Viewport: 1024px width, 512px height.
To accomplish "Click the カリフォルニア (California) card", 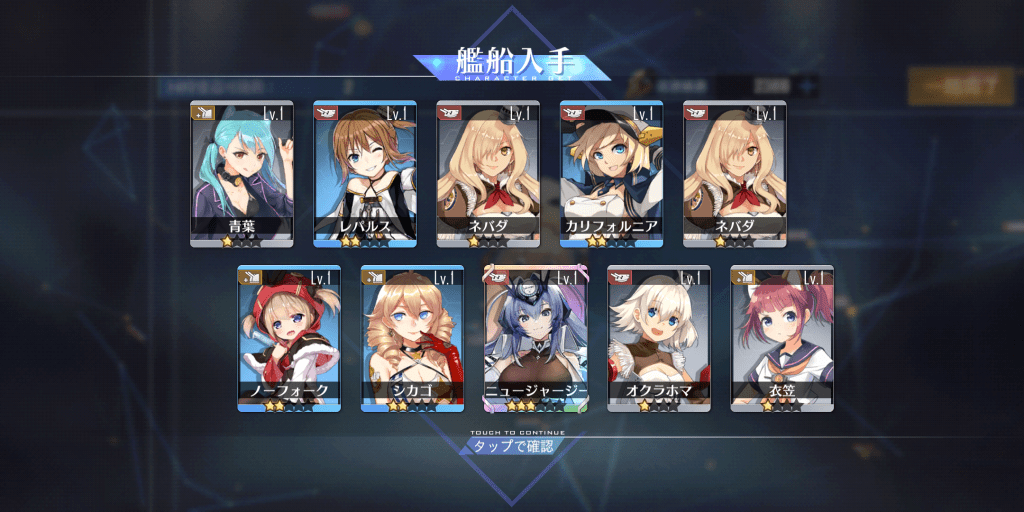I will 611,173.
